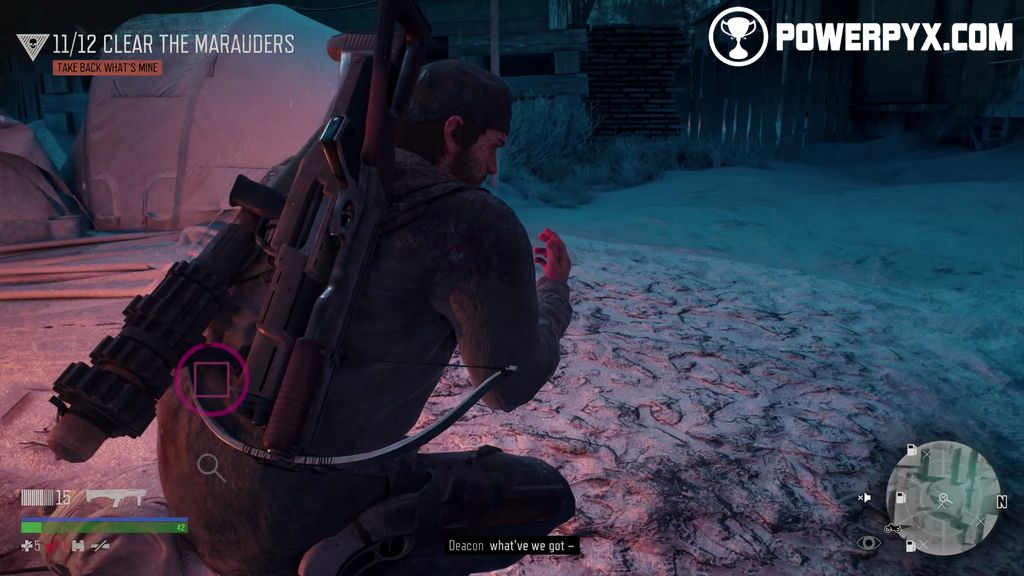Viewport: 1024px width, 576px height.
Task: Click the muted speaker noise indicator
Action: click(865, 497)
